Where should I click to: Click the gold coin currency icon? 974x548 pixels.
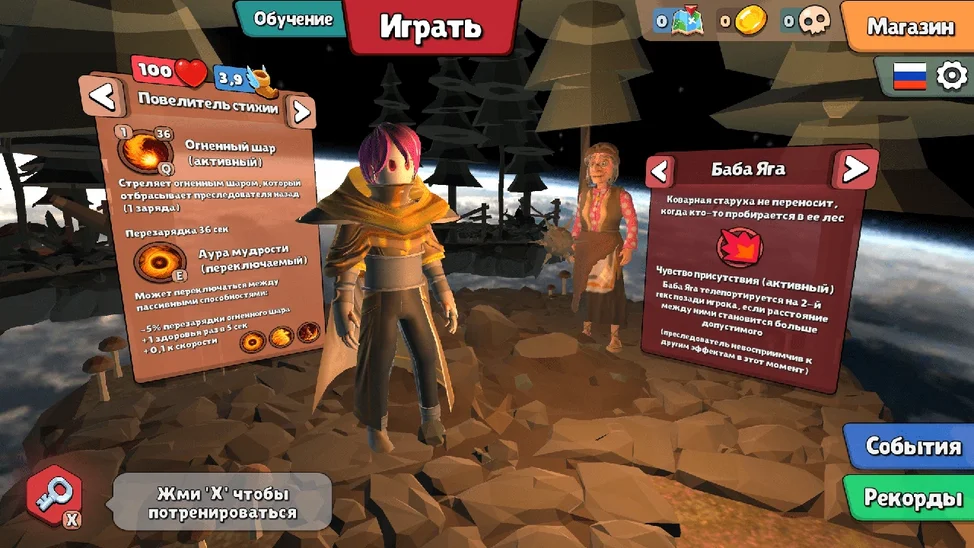click(750, 20)
